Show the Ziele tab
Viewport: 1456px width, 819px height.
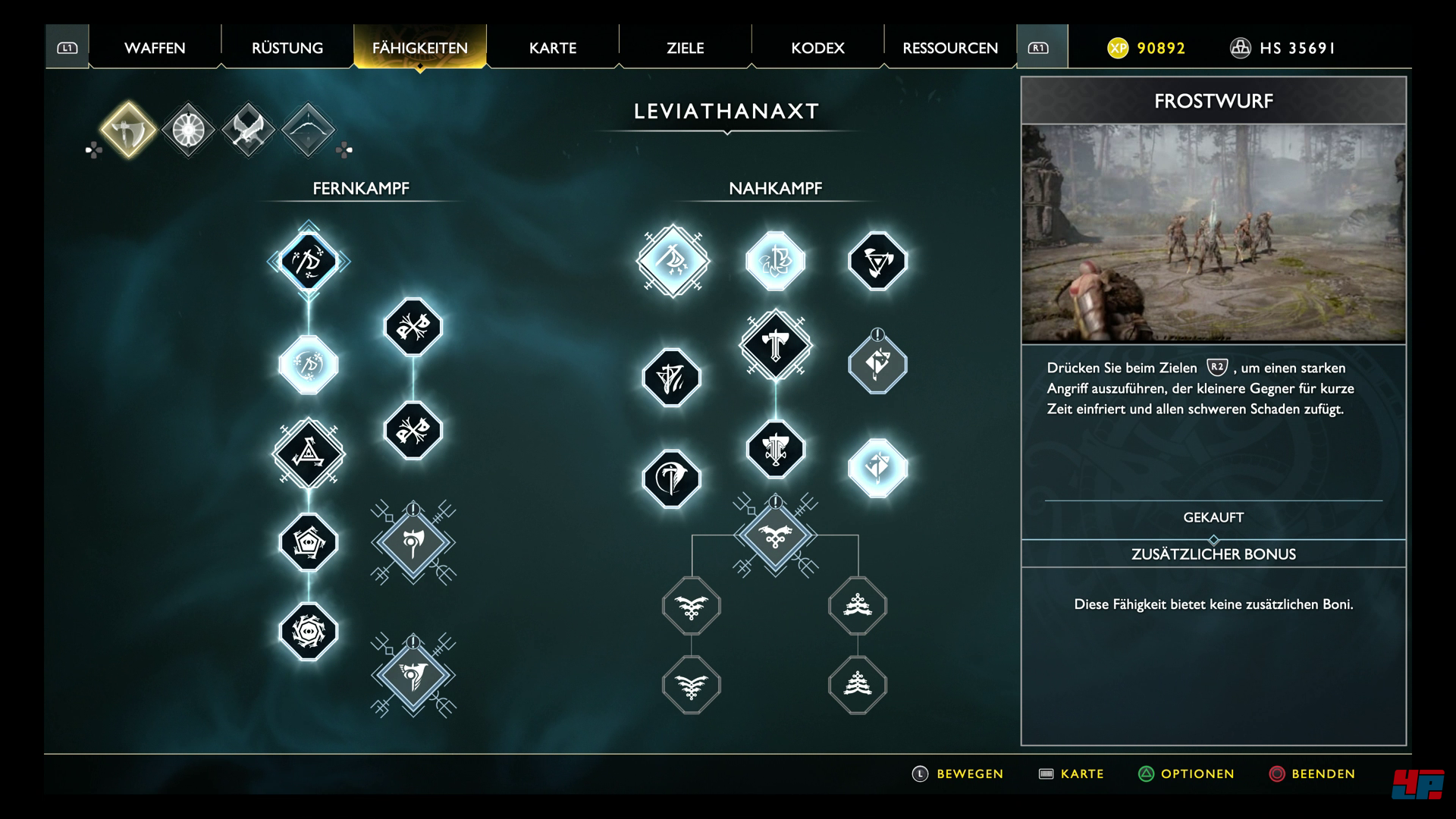pos(686,48)
